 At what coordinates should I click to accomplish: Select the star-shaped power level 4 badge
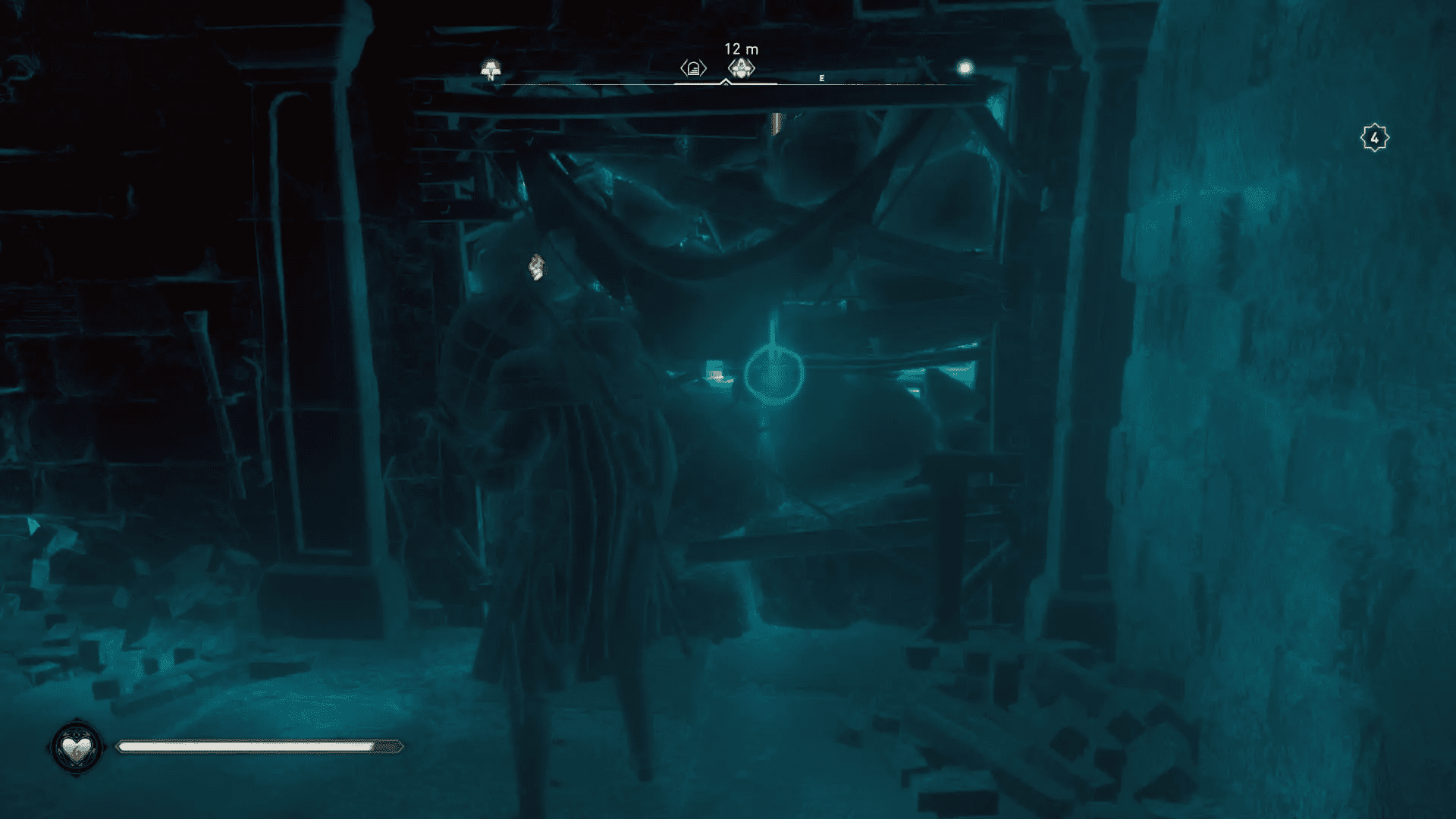1376,136
